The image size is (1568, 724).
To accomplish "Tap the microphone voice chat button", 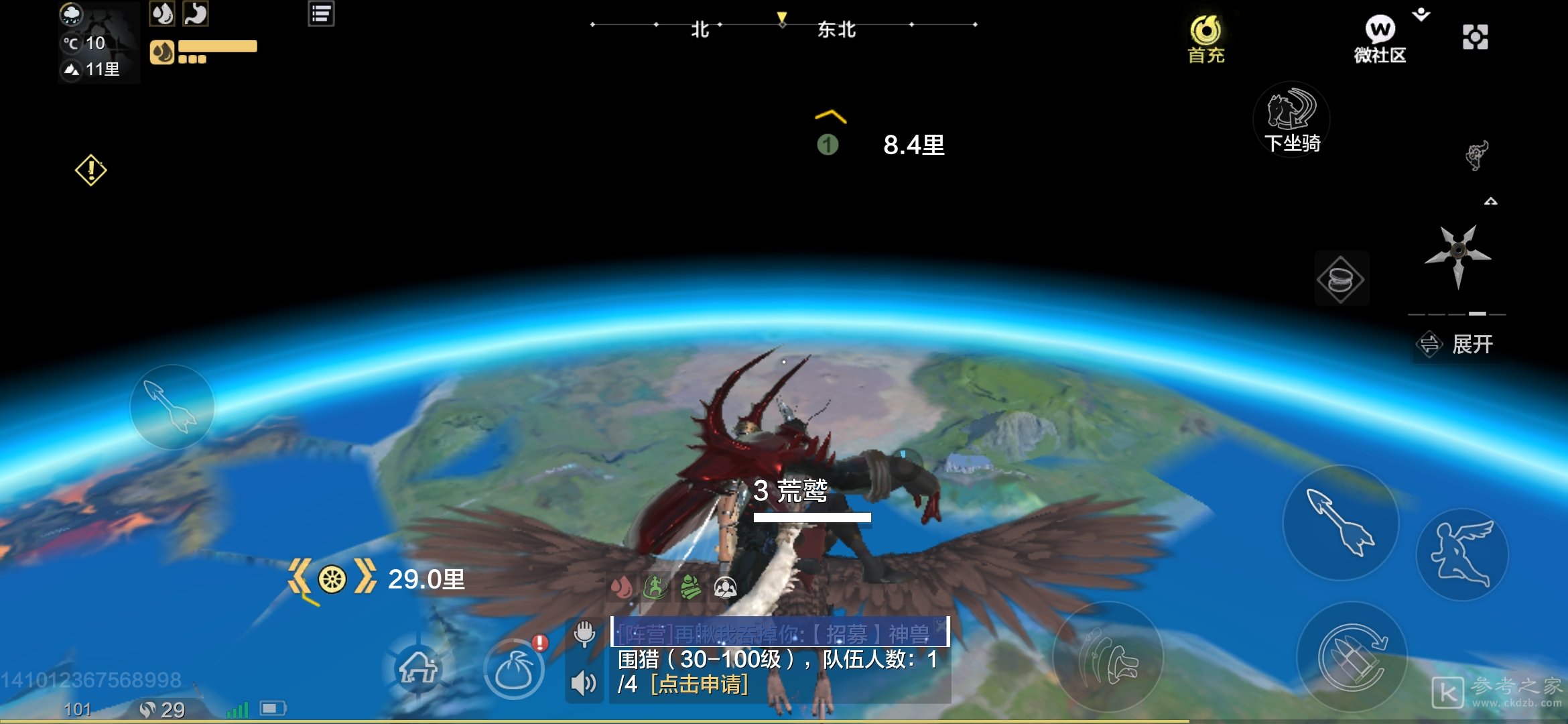I will pos(584,633).
